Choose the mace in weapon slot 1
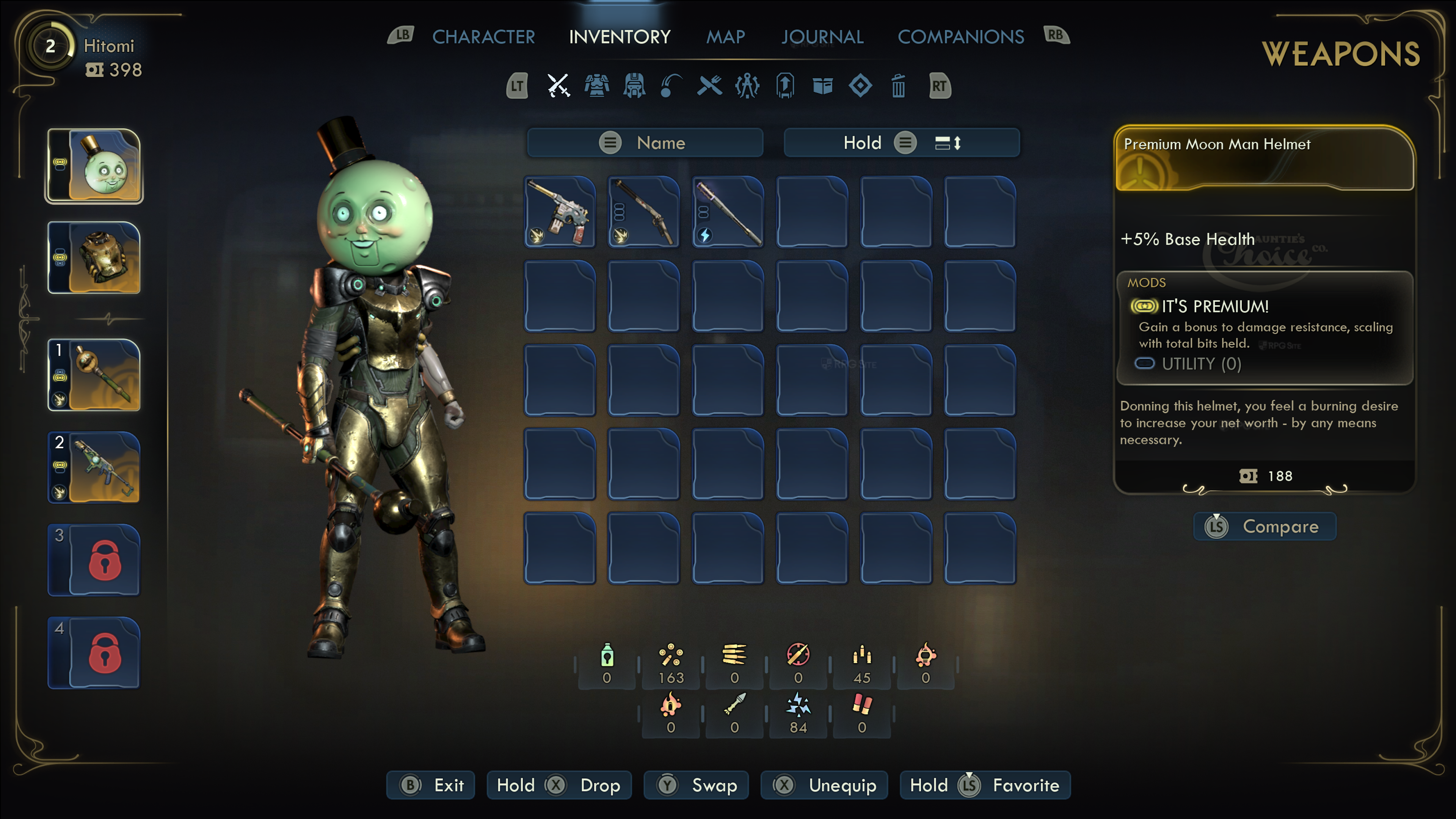 tap(95, 375)
